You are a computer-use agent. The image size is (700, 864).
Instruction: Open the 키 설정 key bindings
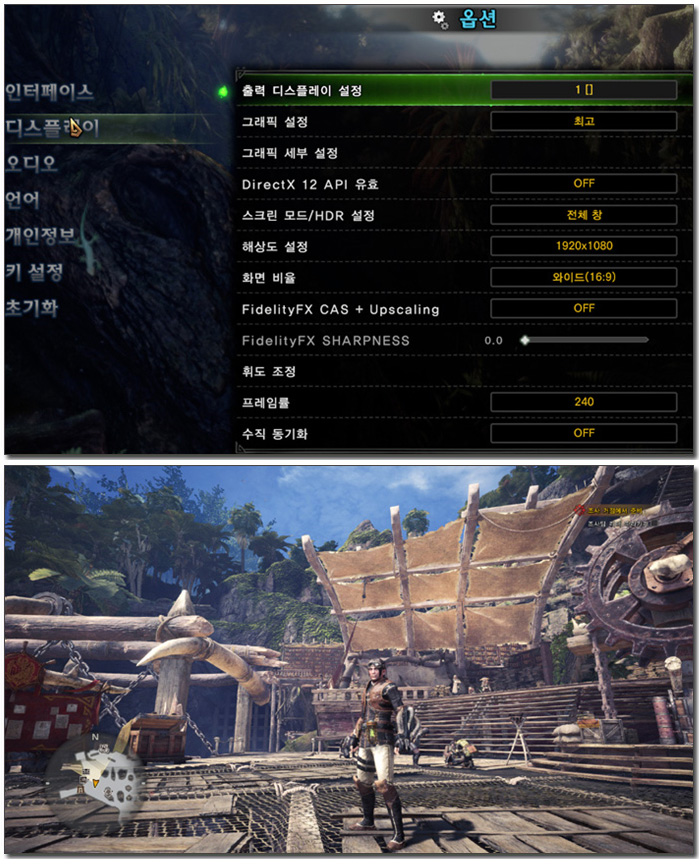[35, 271]
